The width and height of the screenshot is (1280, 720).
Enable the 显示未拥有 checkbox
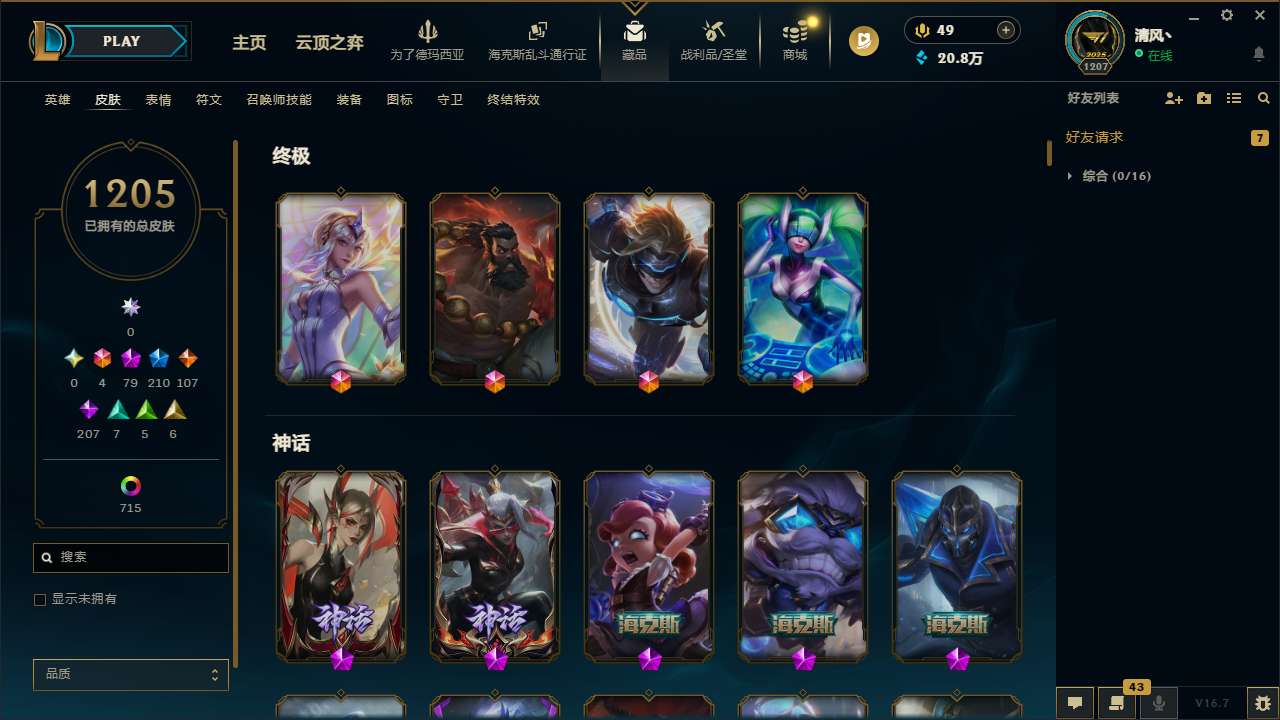(x=40, y=599)
